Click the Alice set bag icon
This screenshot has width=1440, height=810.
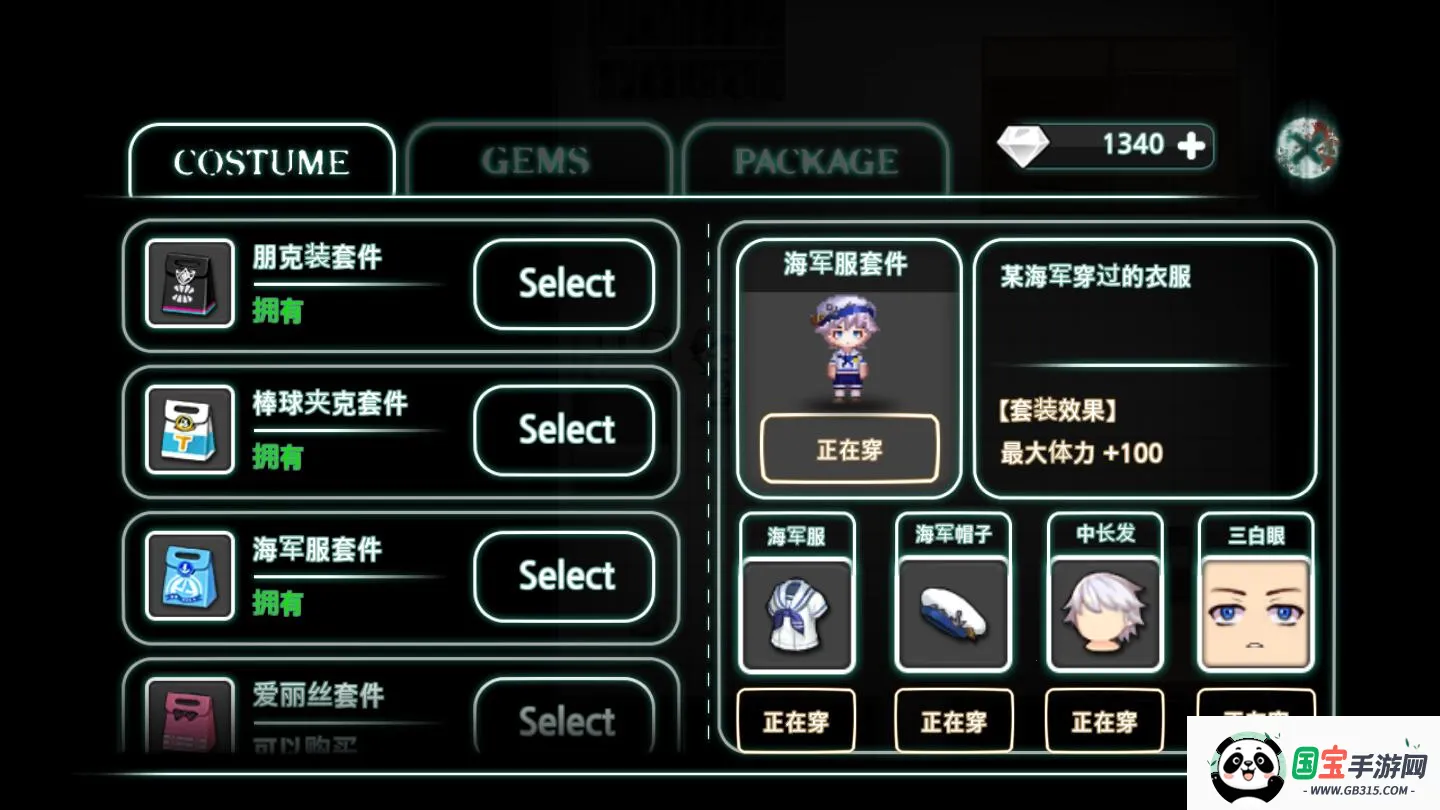[x=190, y=720]
